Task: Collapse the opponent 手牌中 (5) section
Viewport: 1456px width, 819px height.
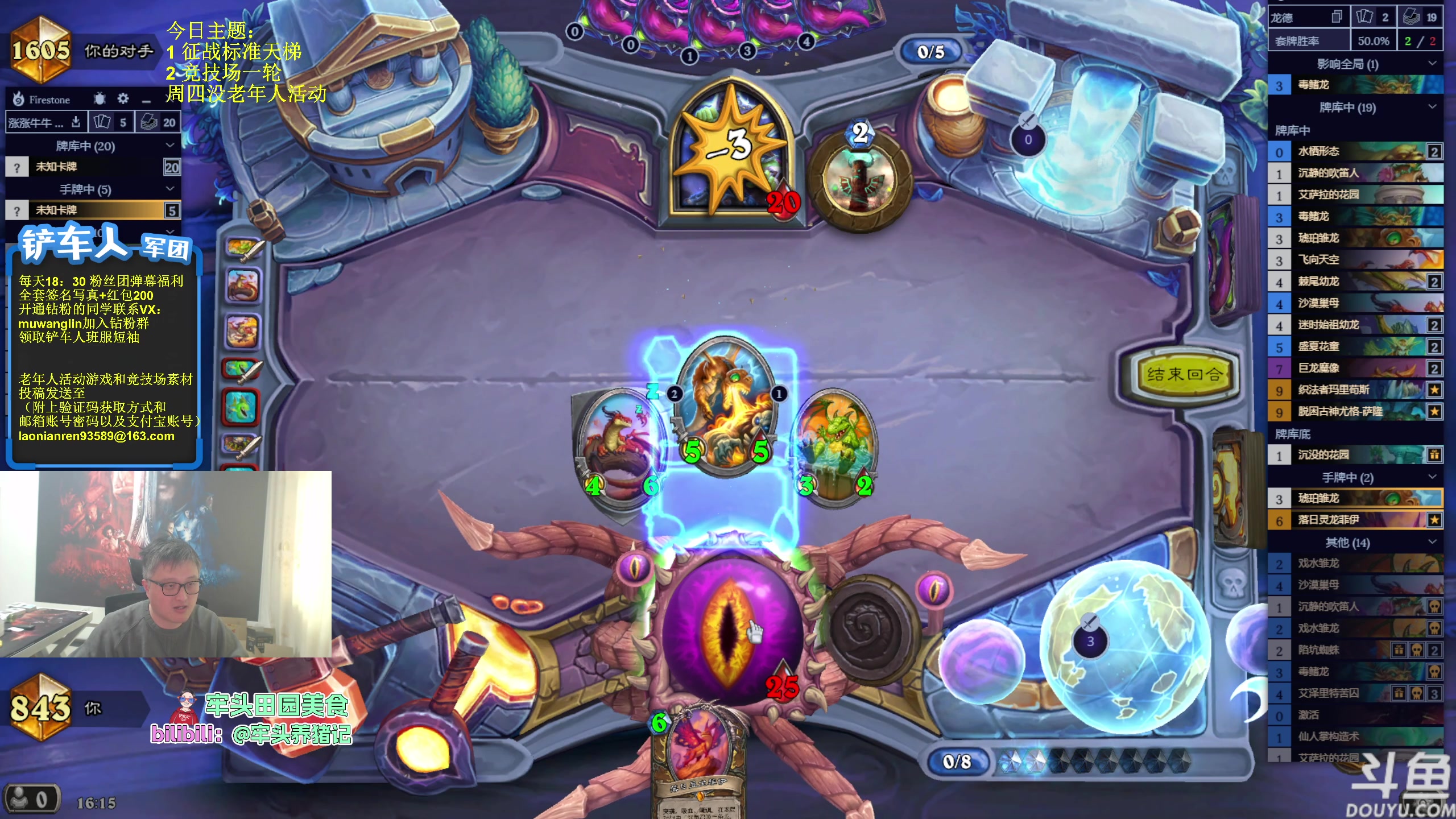Action: tap(169, 189)
